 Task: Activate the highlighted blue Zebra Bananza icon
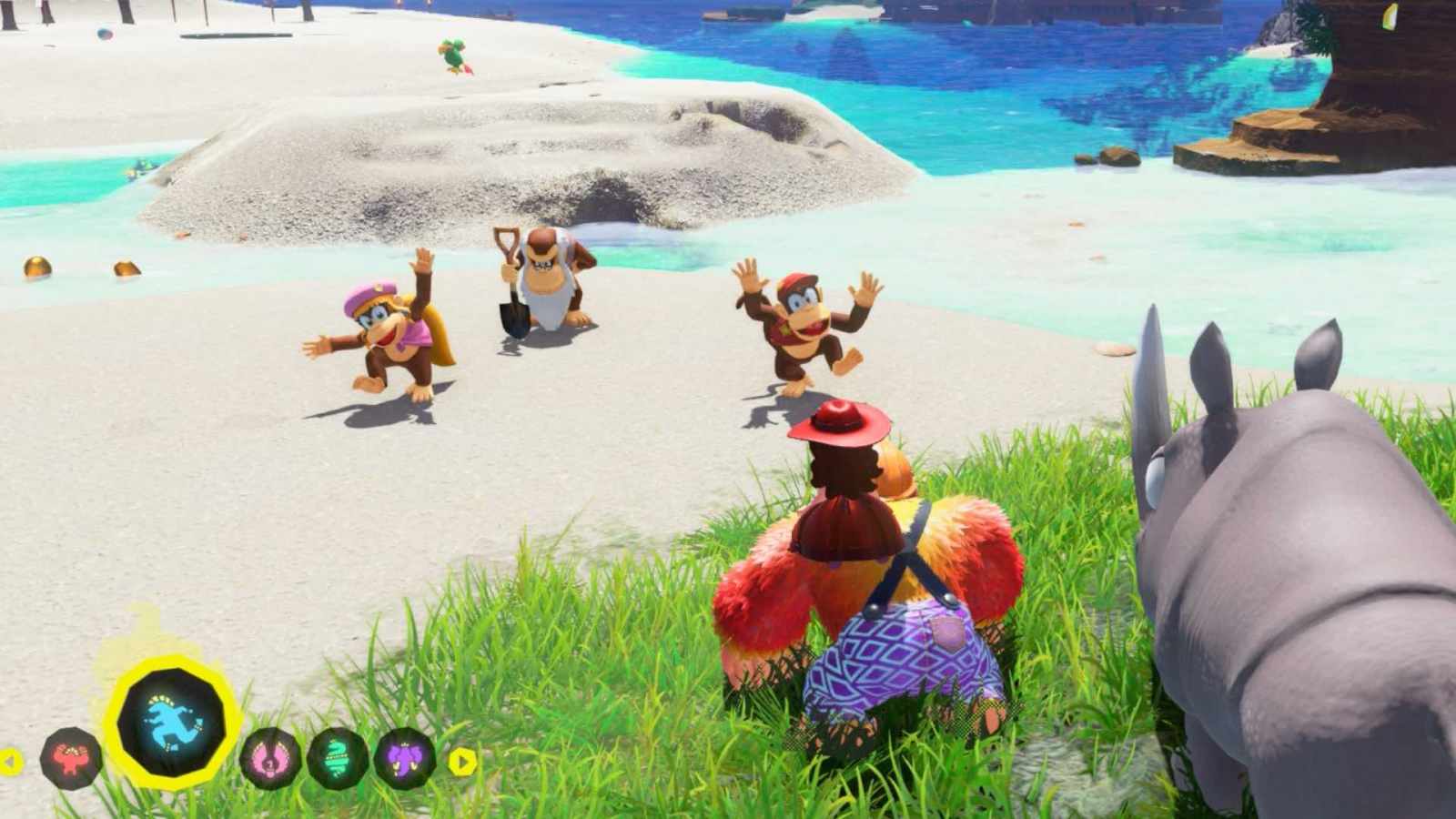(x=172, y=723)
